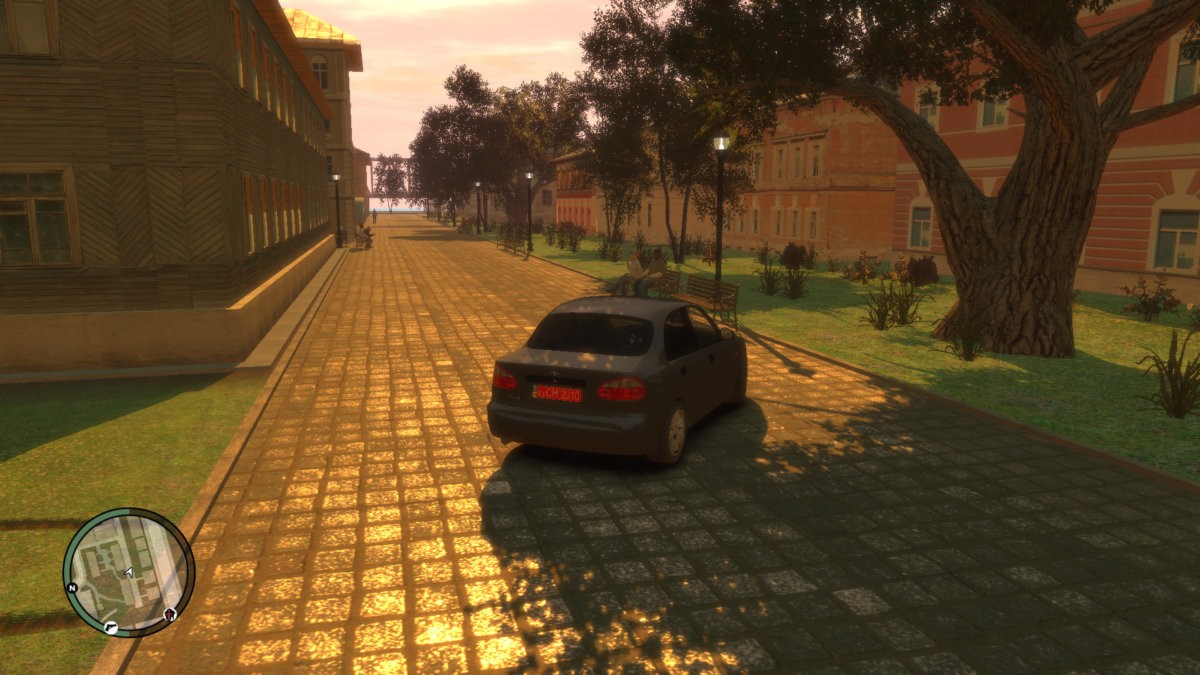Click the red figure blip on the radar
Screen dimensions: 1200x675
coord(170,613)
